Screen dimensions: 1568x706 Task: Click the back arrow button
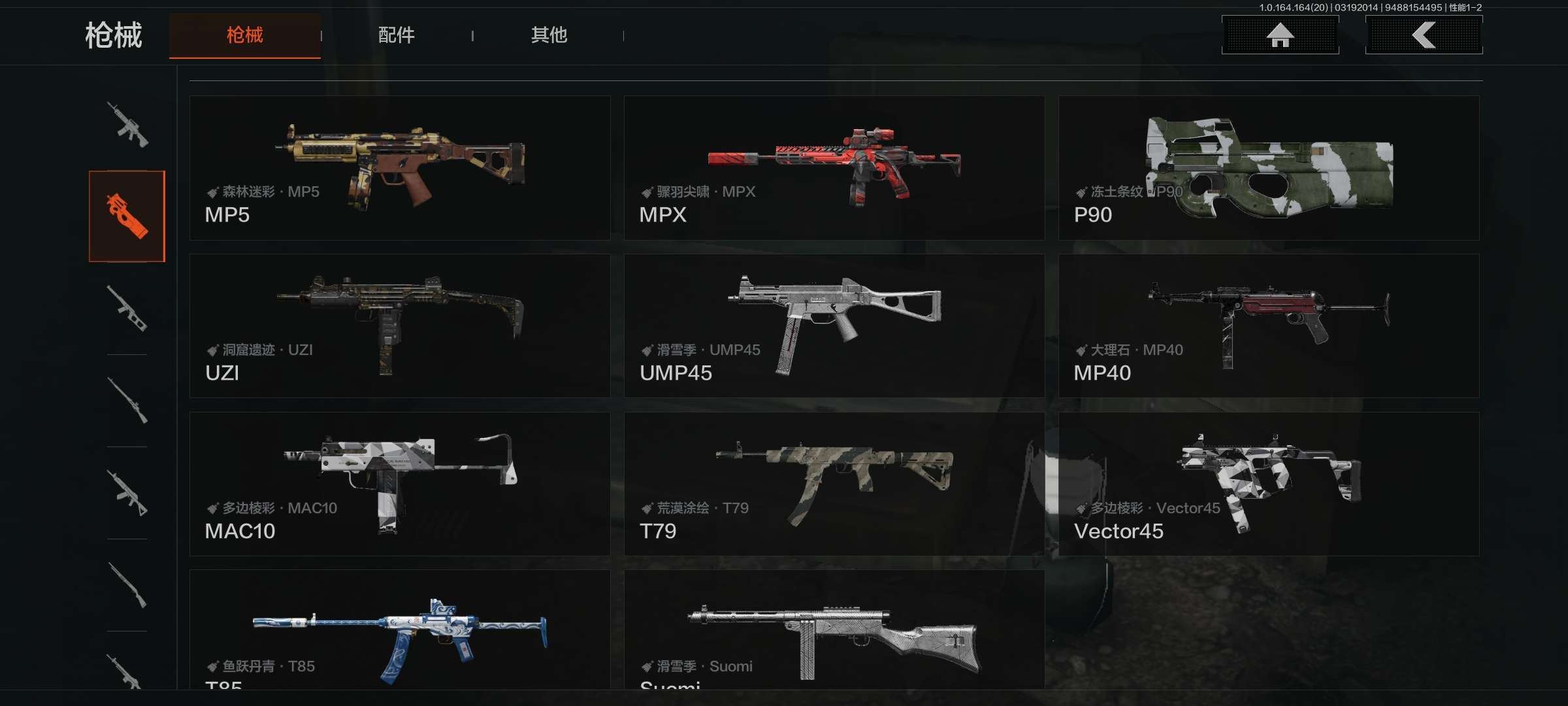click(1424, 35)
